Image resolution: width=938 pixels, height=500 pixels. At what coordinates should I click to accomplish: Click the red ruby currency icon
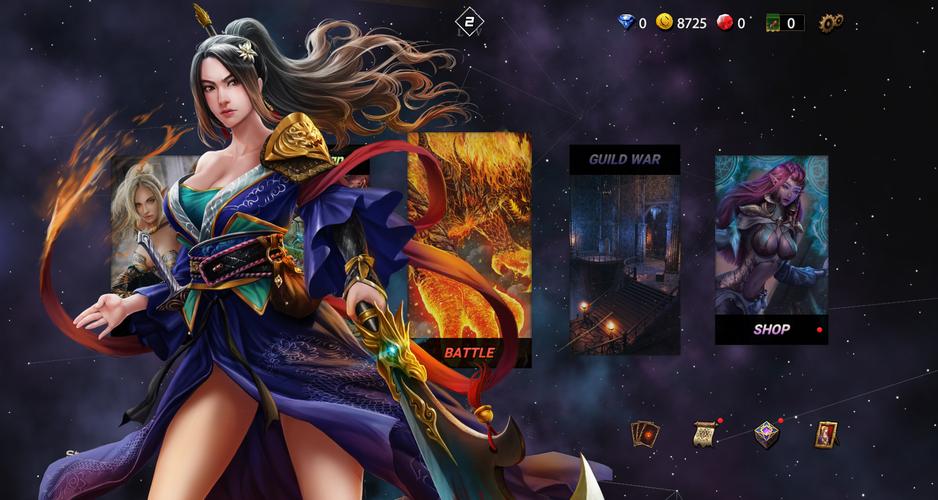[x=725, y=22]
